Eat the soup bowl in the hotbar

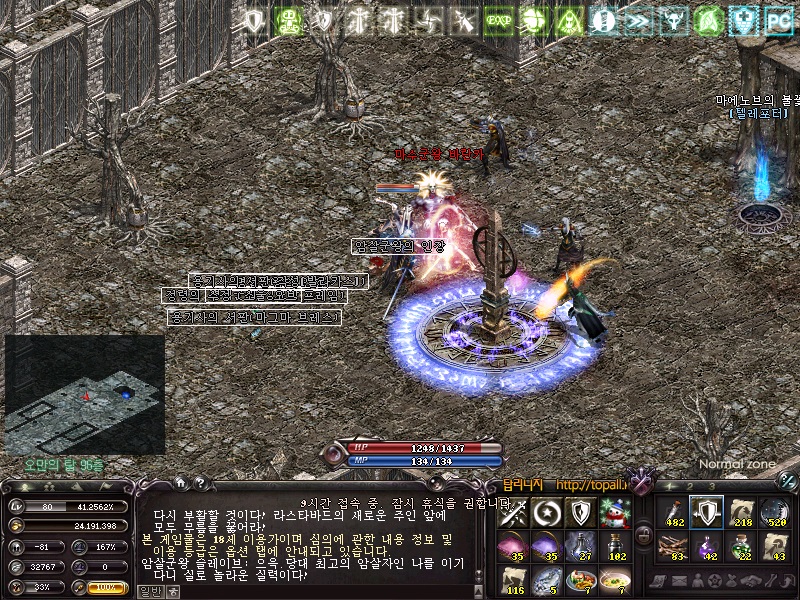pos(615,579)
